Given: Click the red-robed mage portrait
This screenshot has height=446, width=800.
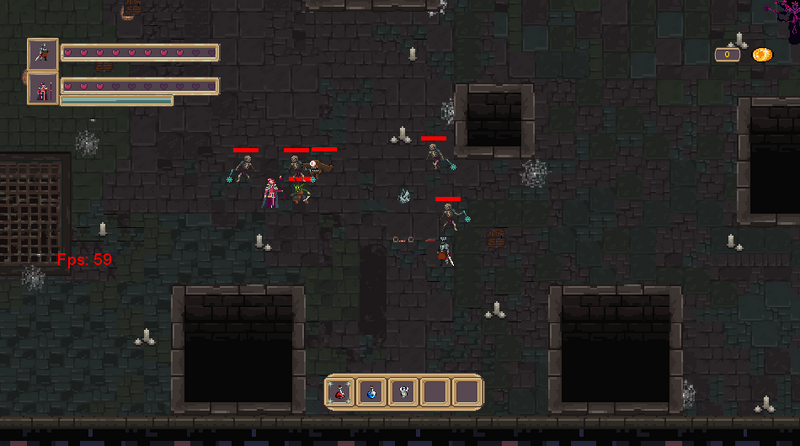Looking at the screenshot, I should tap(43, 88).
